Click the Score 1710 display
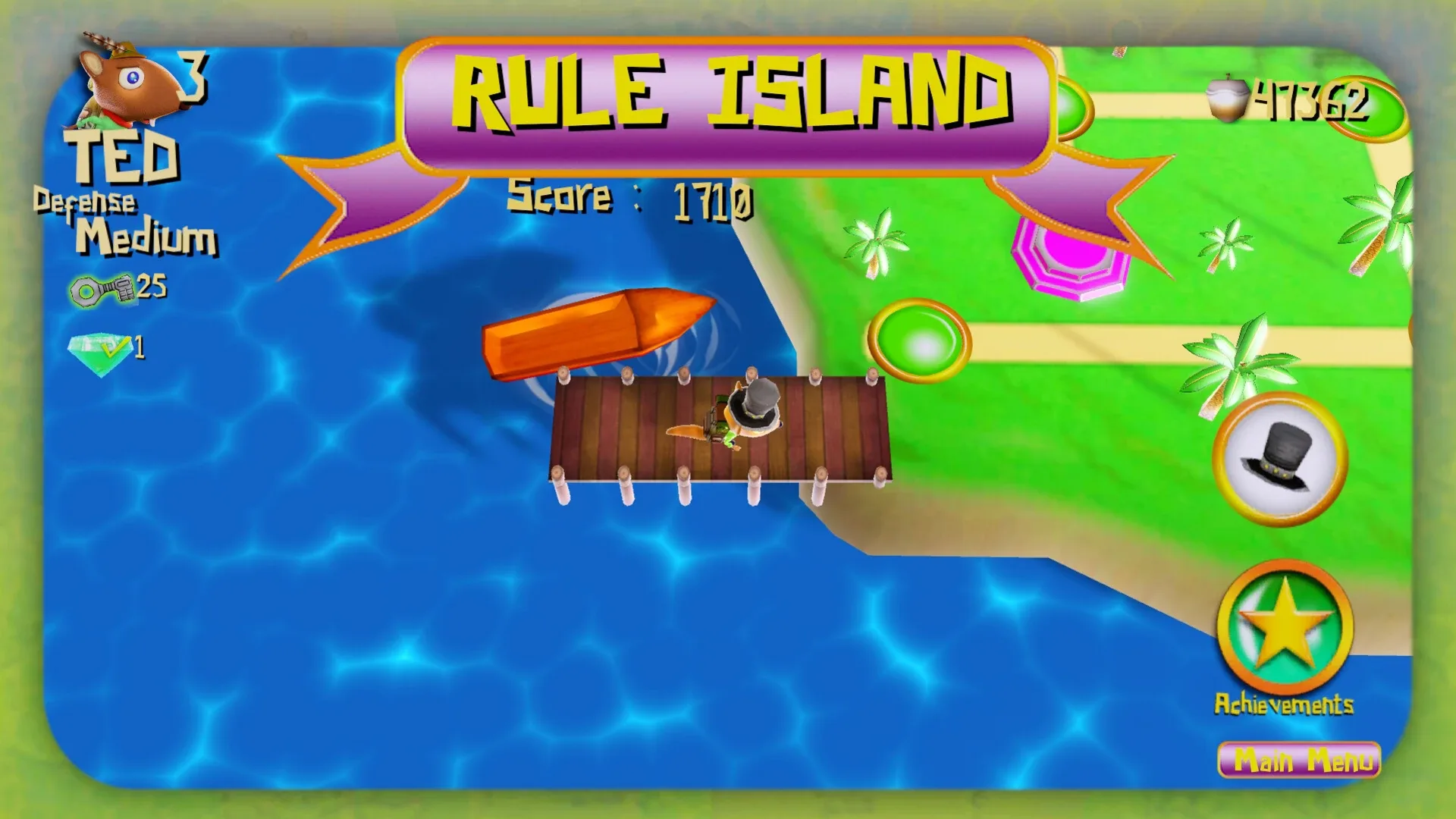The height and width of the screenshot is (819, 1456). point(629,197)
